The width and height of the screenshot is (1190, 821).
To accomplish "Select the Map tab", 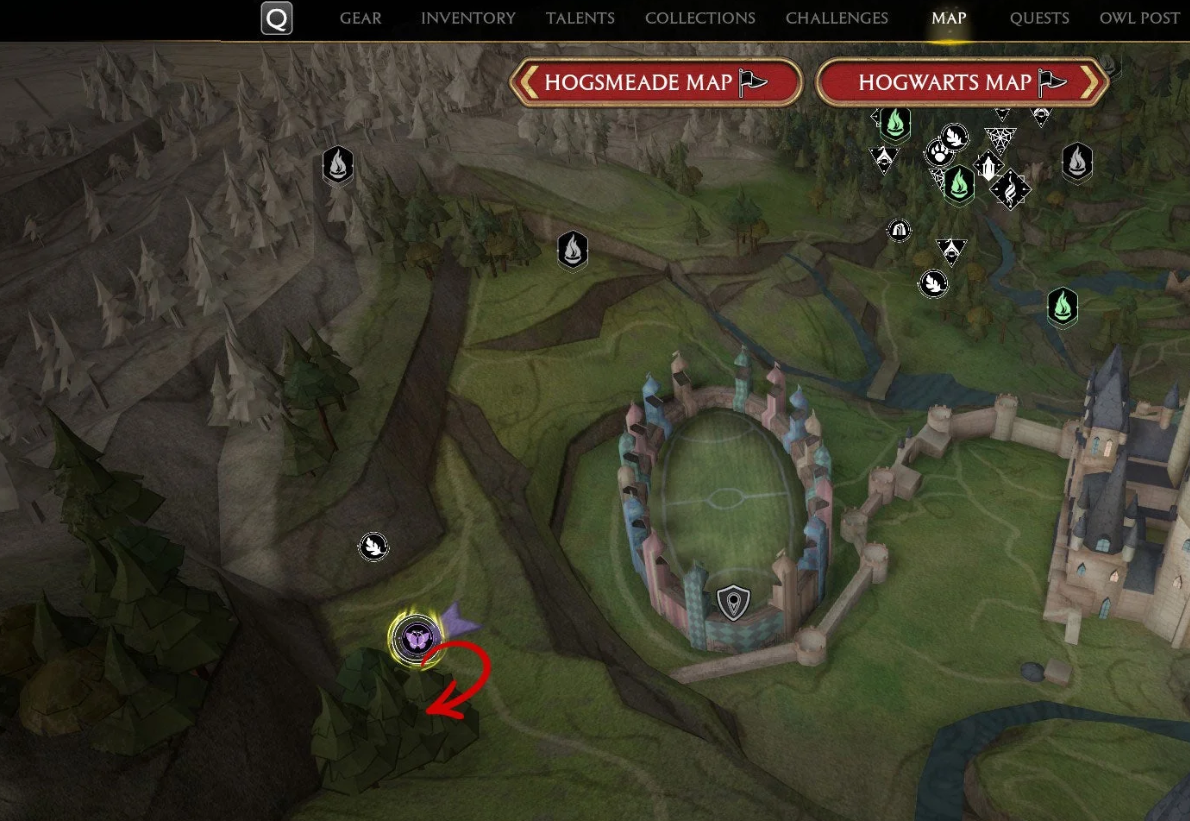I will pyautogui.click(x=949, y=18).
